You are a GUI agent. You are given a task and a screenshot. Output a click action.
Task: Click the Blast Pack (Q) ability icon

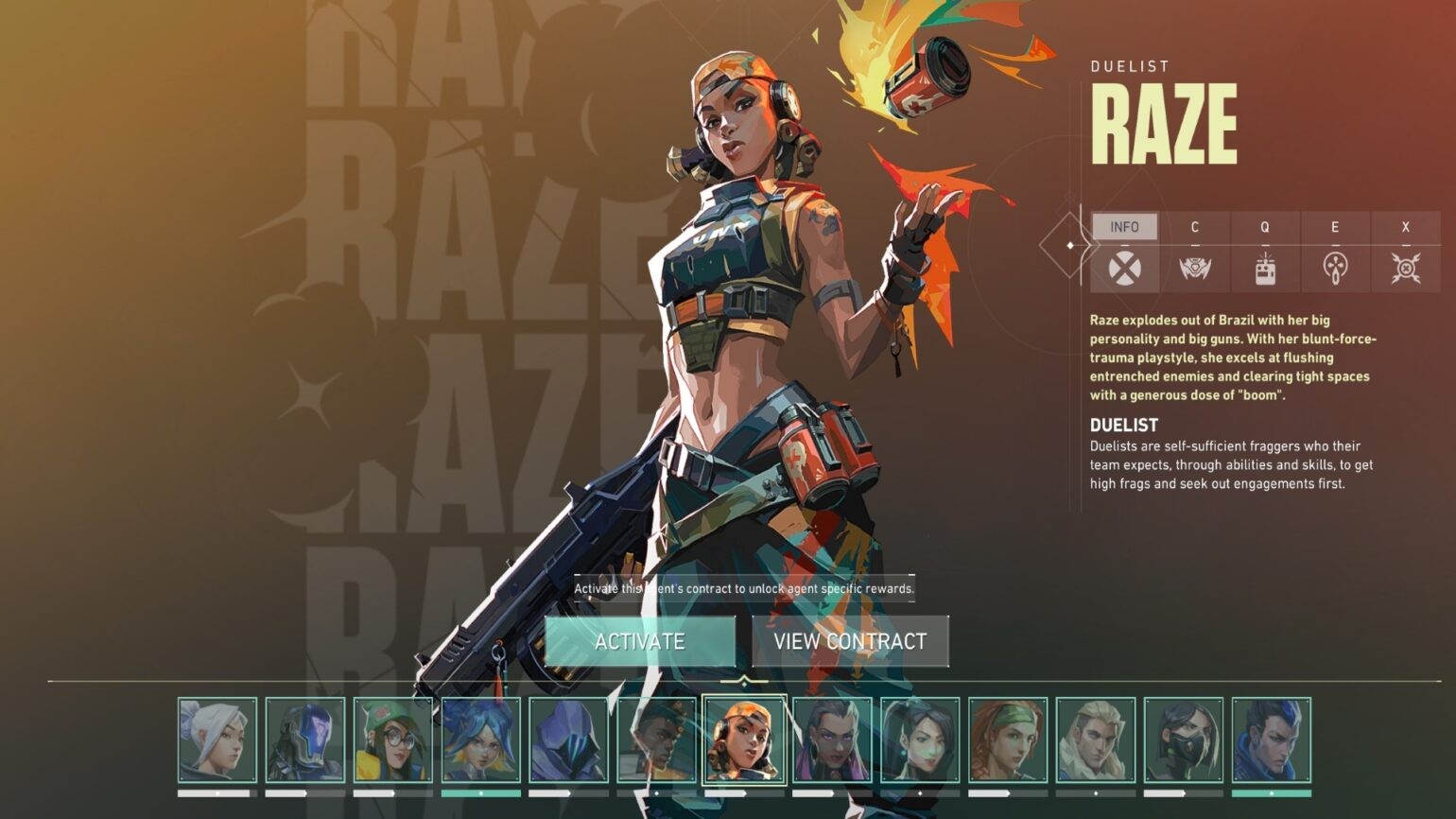(1266, 268)
